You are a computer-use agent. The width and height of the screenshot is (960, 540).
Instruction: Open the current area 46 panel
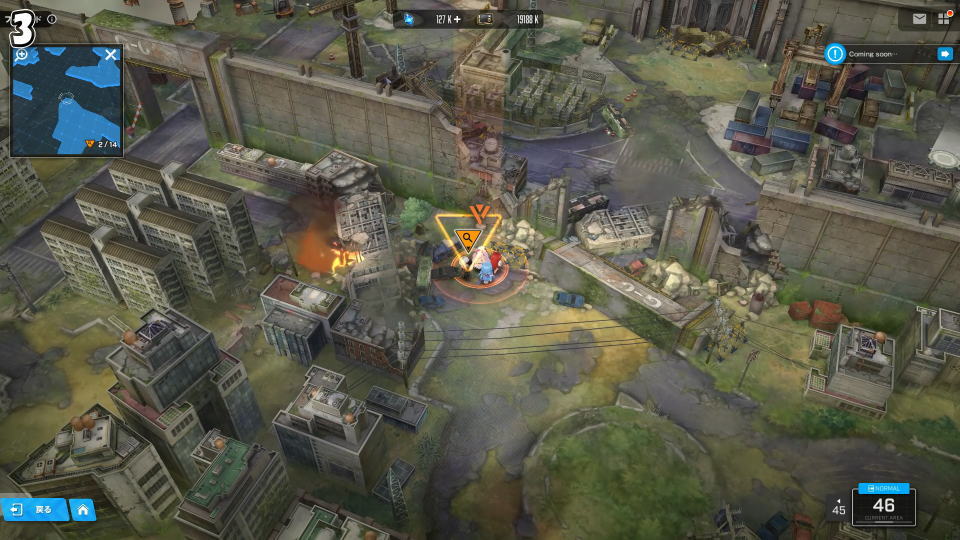coord(883,506)
